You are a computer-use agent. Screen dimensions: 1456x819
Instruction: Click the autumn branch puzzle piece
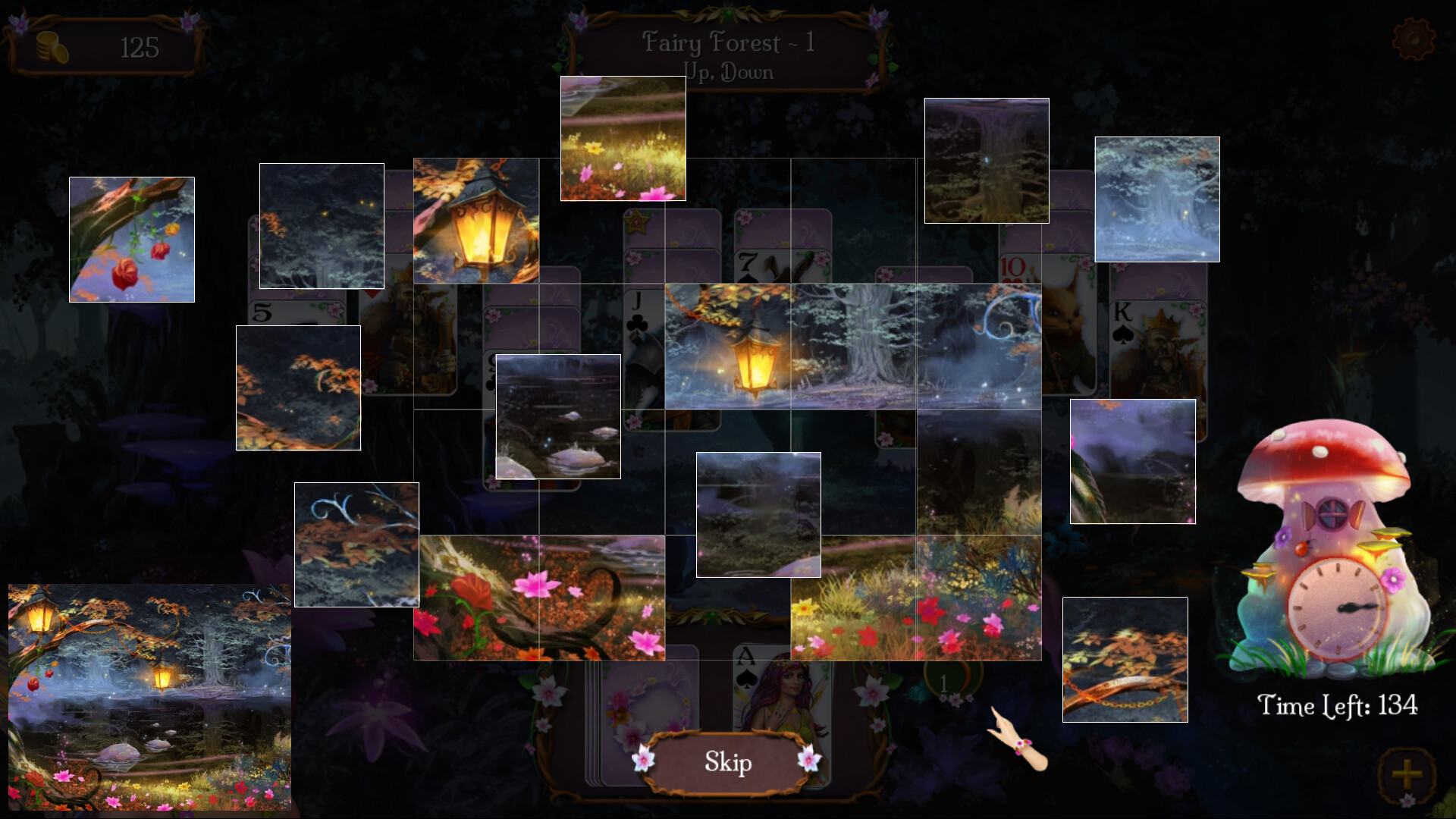point(298,387)
